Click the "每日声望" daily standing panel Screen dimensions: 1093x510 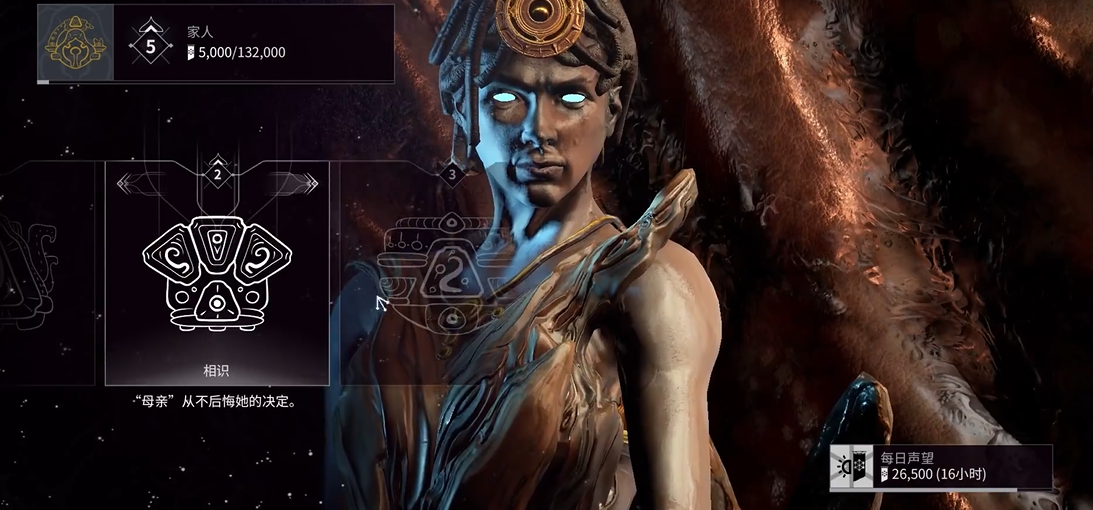click(x=940, y=467)
